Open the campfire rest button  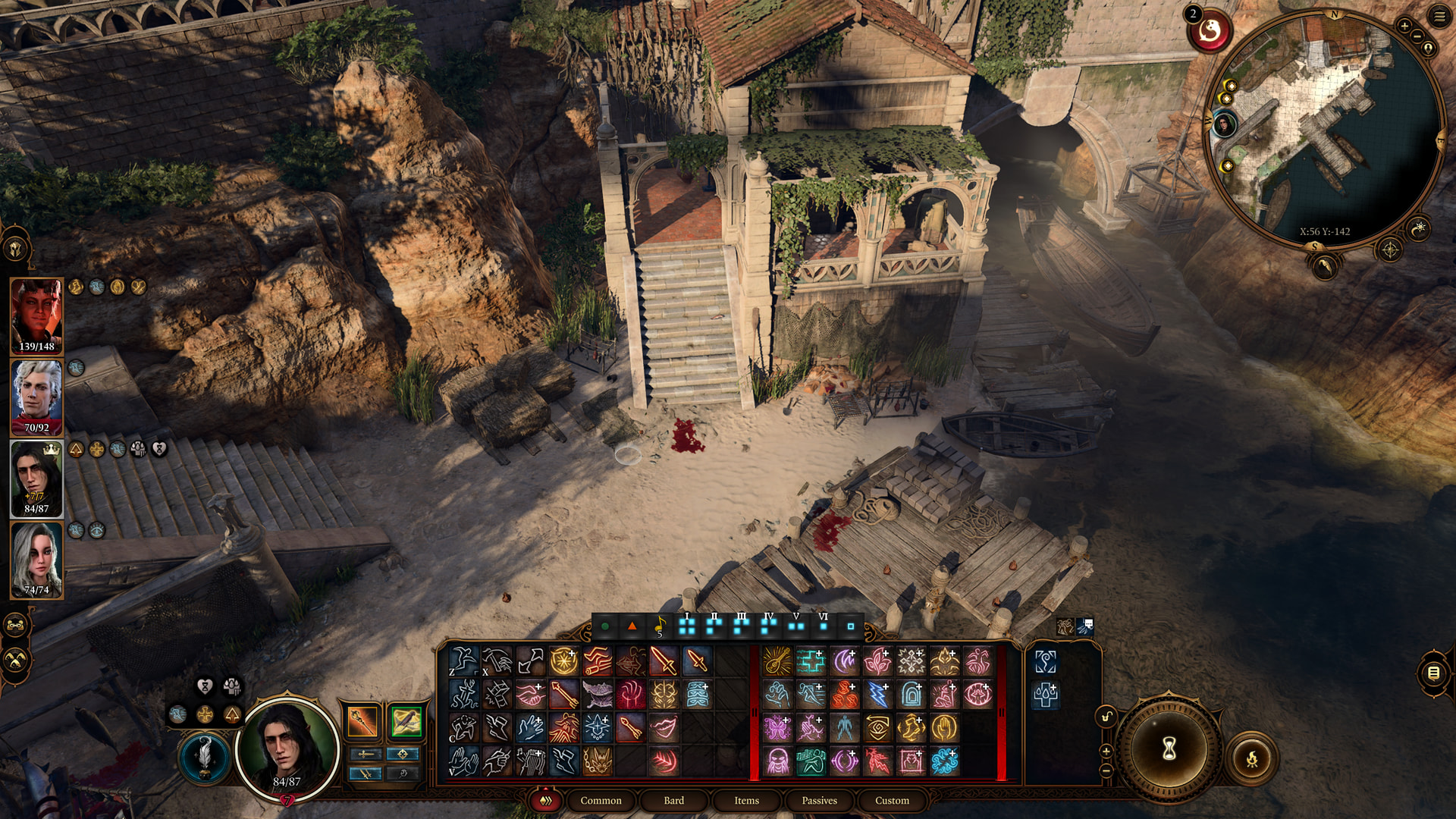tap(1252, 758)
